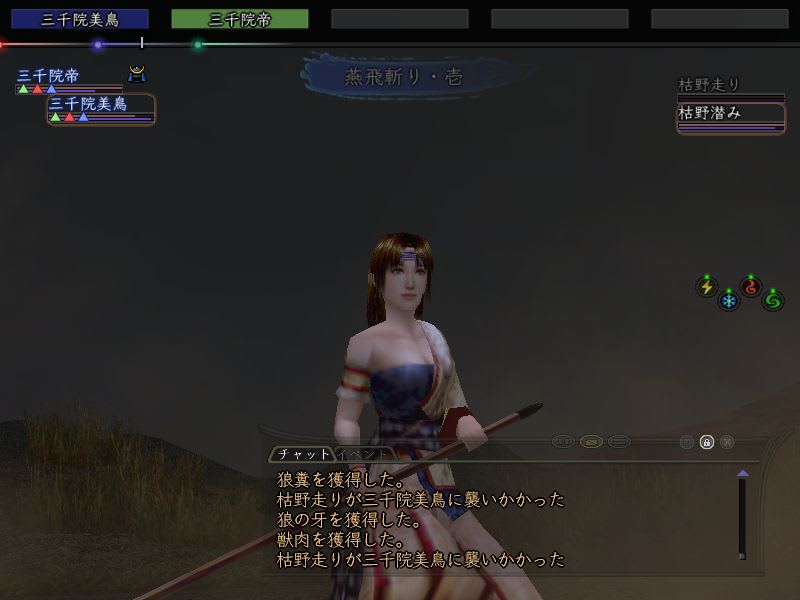This screenshot has height=600, width=800.
Task: Toggle the chat window lock icon
Action: (707, 442)
